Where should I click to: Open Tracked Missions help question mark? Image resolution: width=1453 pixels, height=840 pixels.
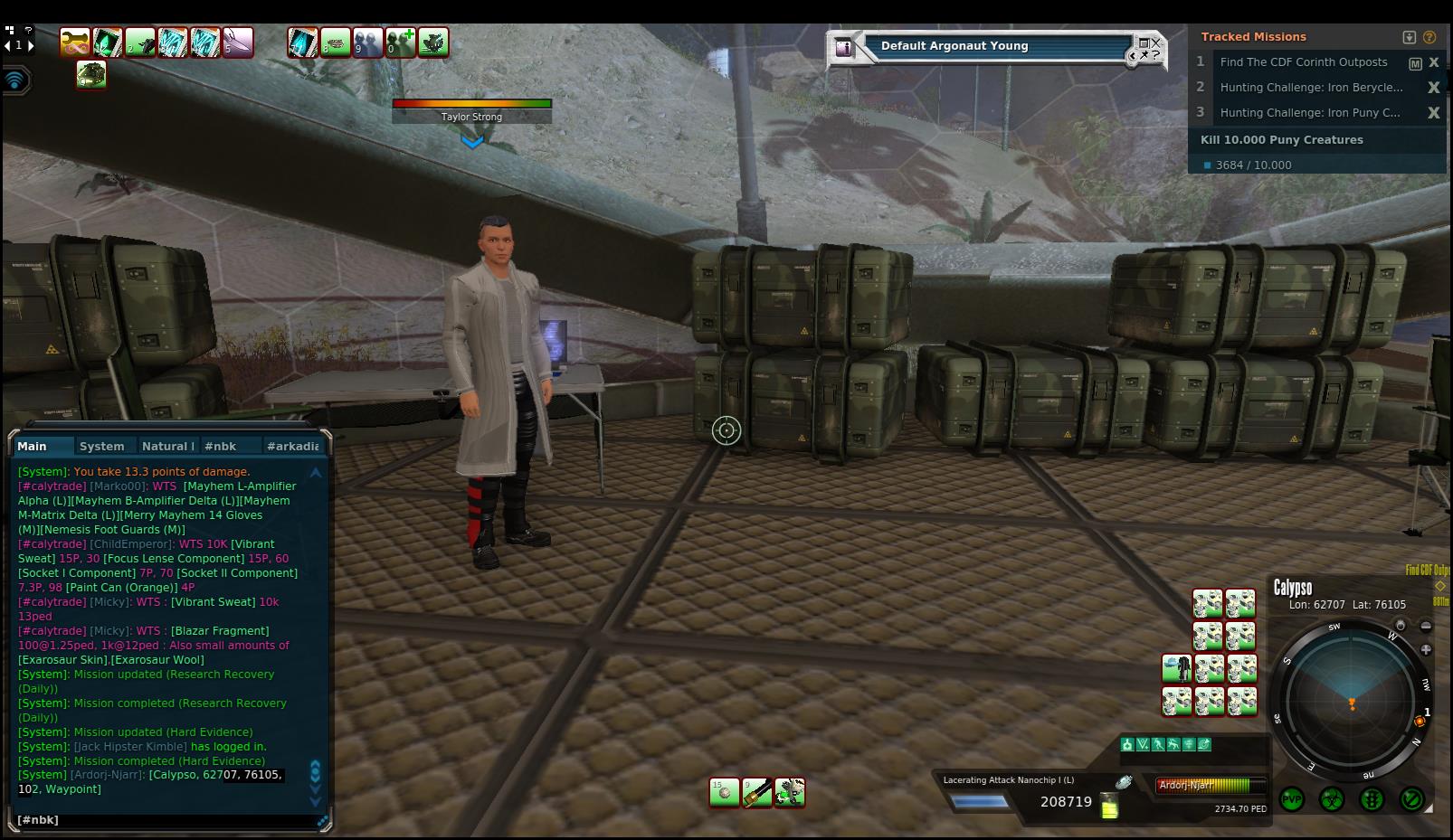click(1429, 37)
